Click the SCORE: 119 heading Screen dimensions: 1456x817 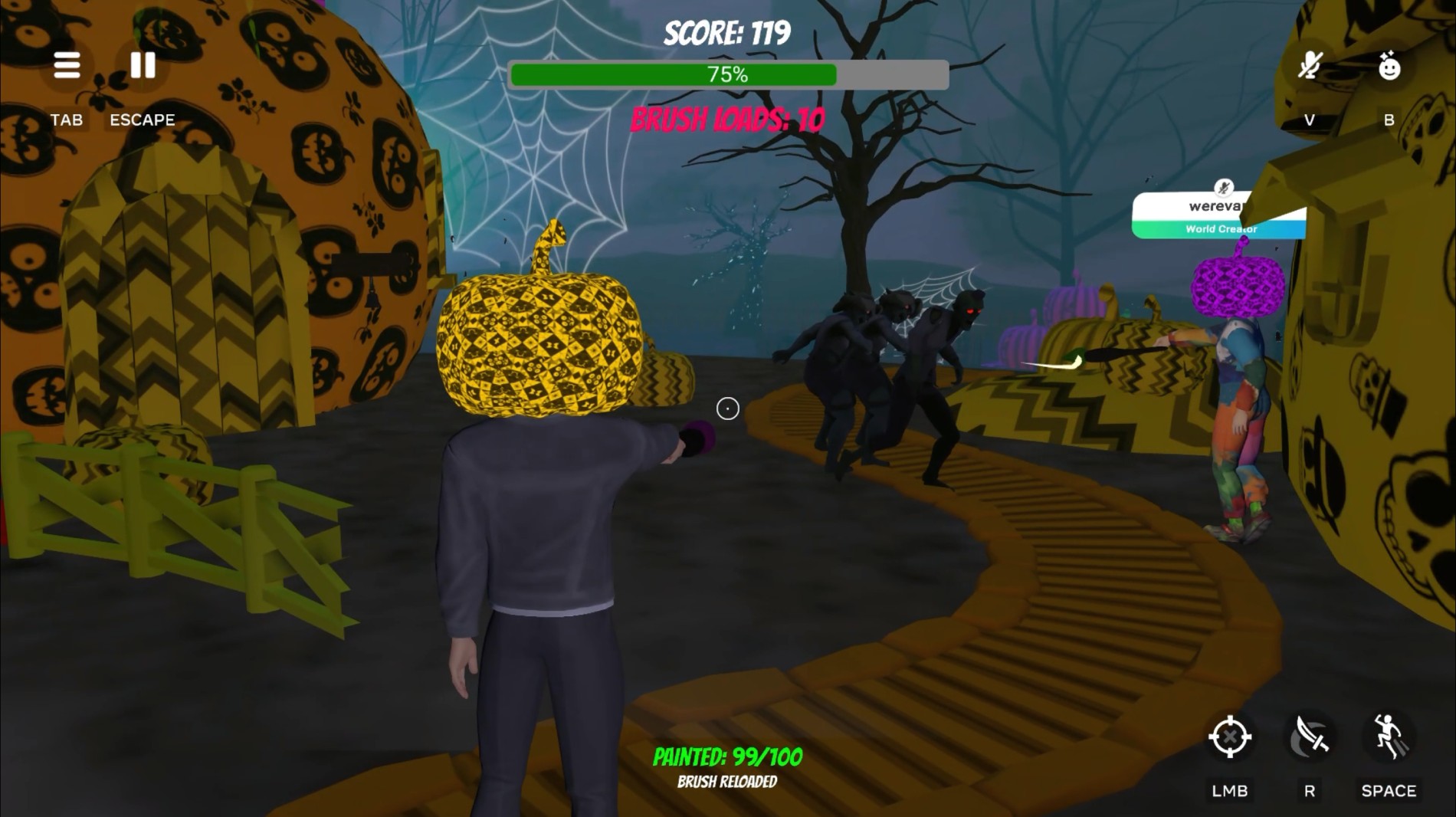tap(726, 32)
